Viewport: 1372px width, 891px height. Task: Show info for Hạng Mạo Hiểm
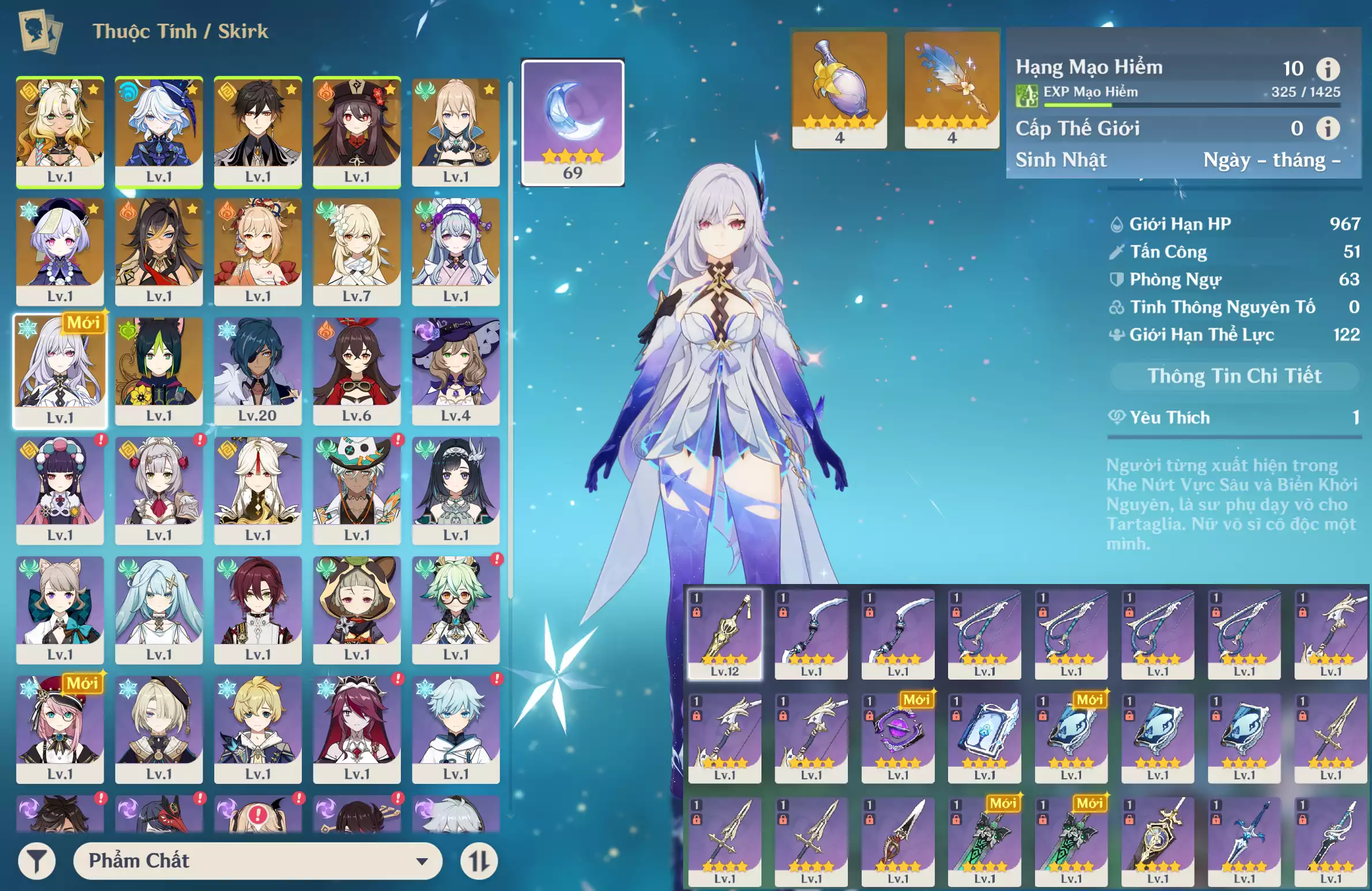1328,69
